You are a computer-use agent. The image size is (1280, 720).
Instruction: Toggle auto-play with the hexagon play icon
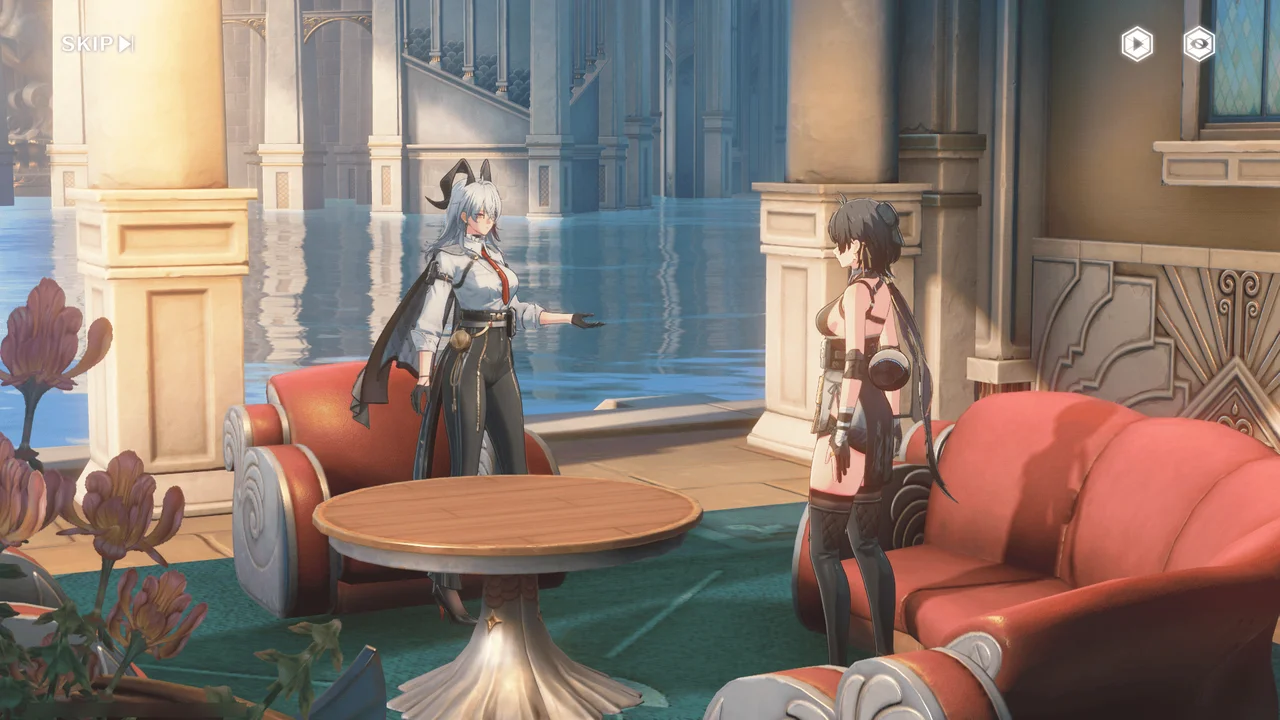pyautogui.click(x=1137, y=44)
